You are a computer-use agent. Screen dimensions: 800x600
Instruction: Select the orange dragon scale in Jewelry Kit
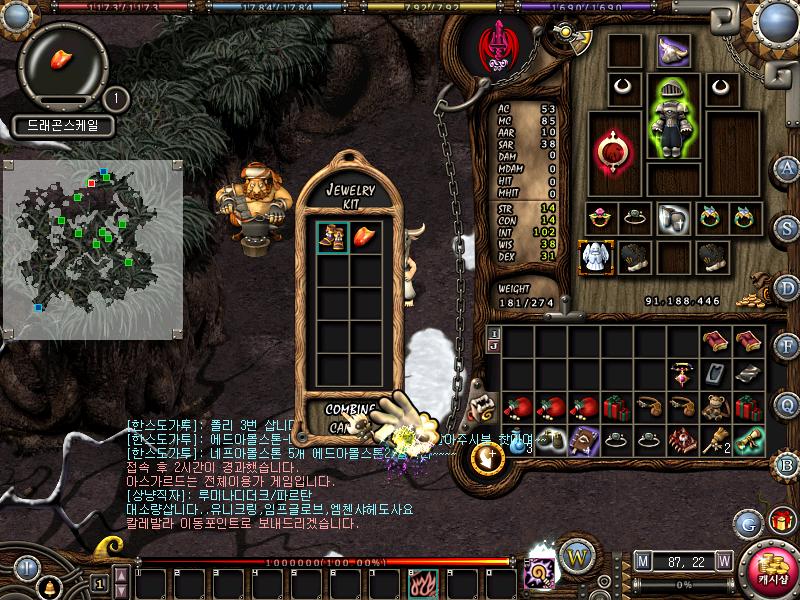pyautogui.click(x=366, y=237)
